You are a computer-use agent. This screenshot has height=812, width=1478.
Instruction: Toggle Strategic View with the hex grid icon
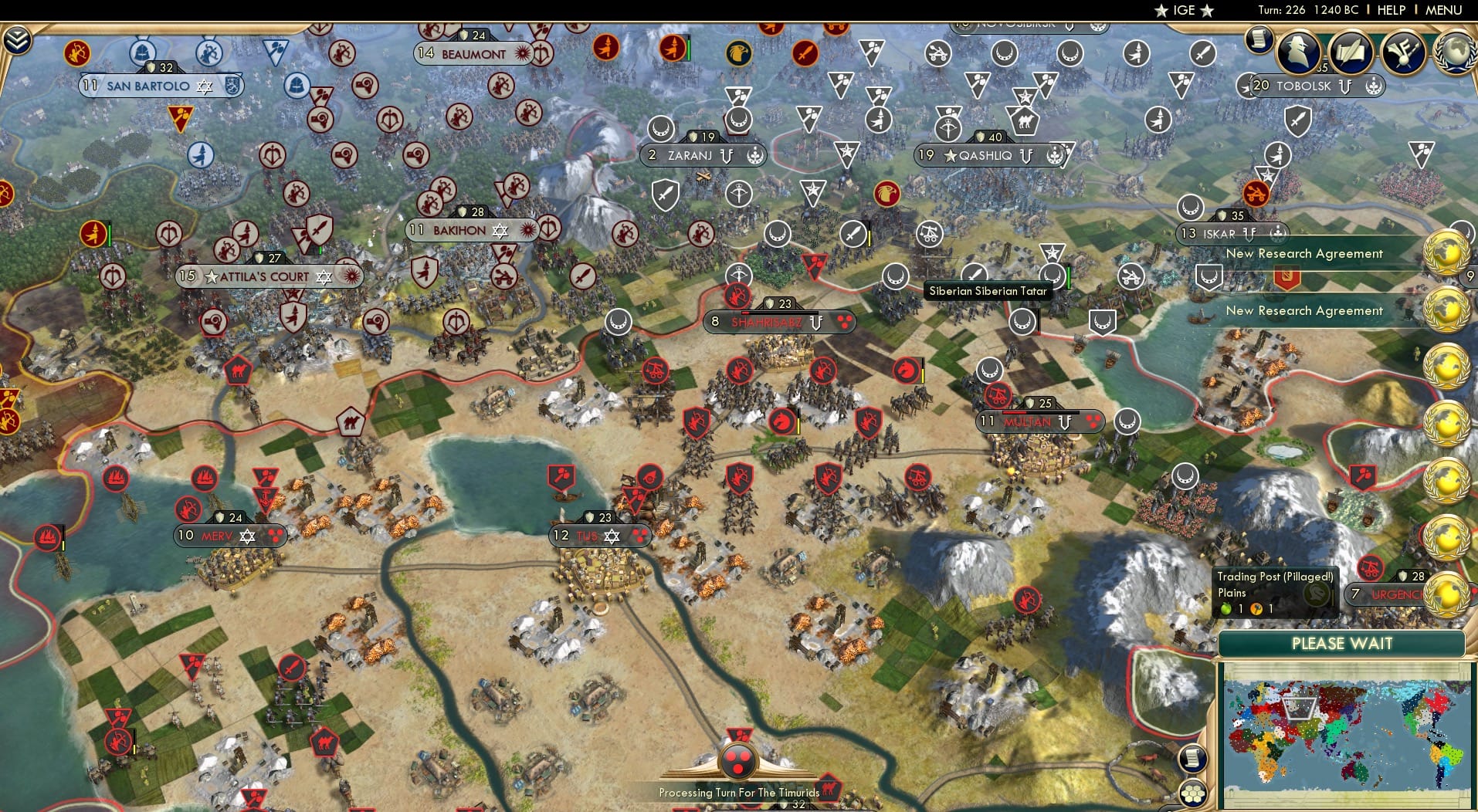click(1194, 793)
